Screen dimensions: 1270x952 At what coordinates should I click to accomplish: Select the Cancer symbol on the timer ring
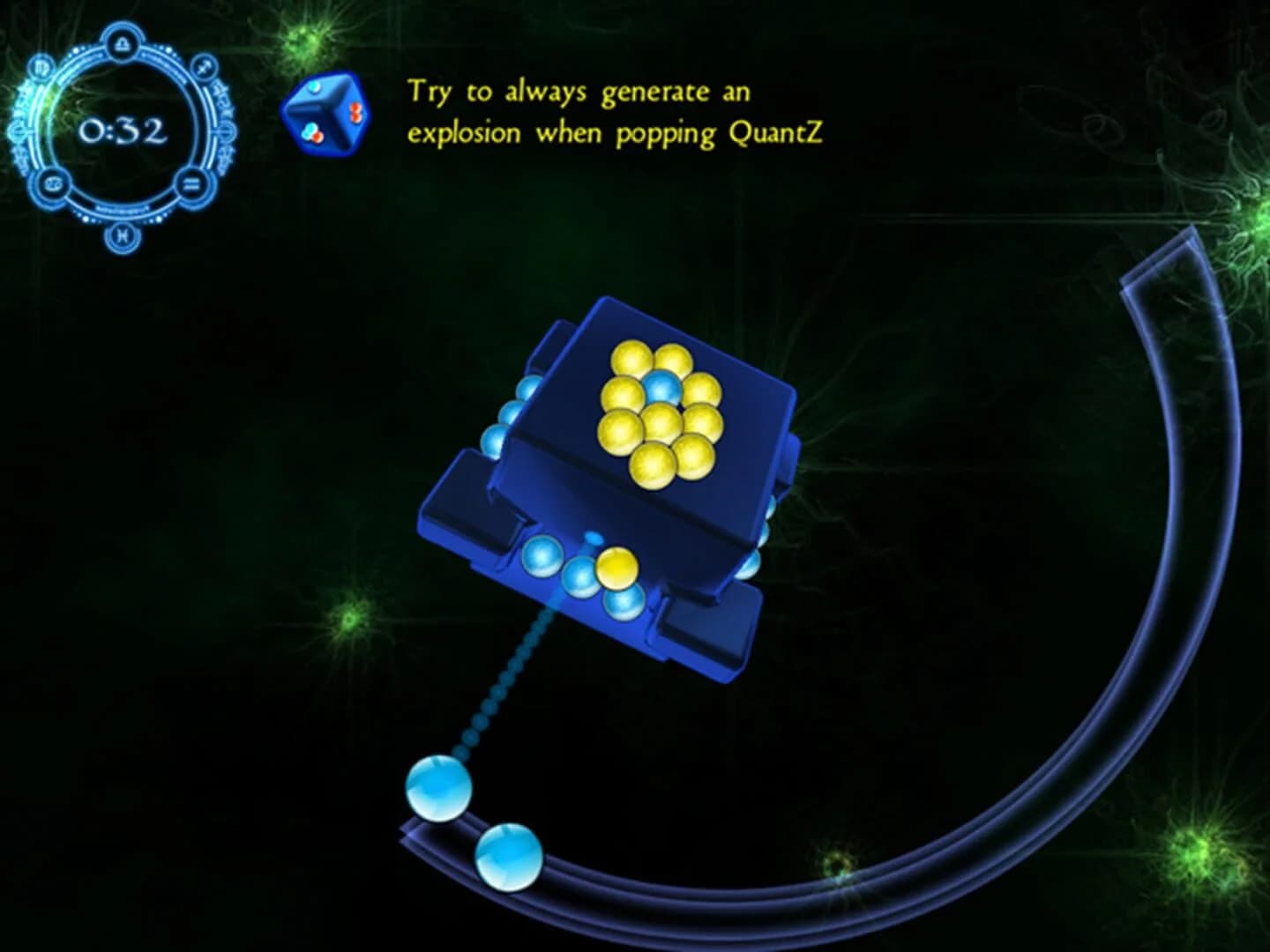click(54, 183)
